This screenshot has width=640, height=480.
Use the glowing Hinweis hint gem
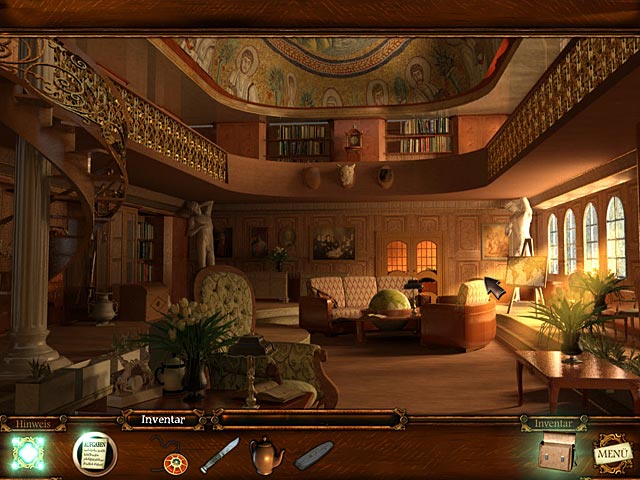[28, 453]
